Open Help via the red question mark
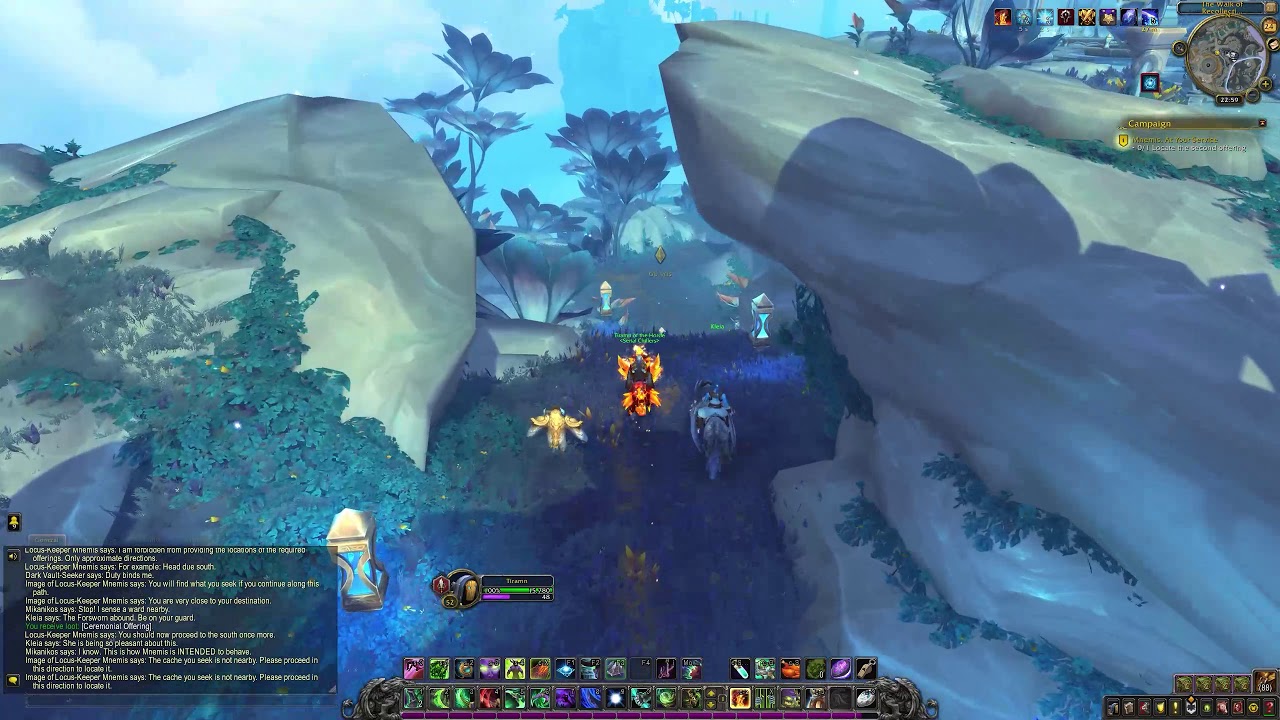Viewport: 1280px width, 720px height. point(1269,707)
